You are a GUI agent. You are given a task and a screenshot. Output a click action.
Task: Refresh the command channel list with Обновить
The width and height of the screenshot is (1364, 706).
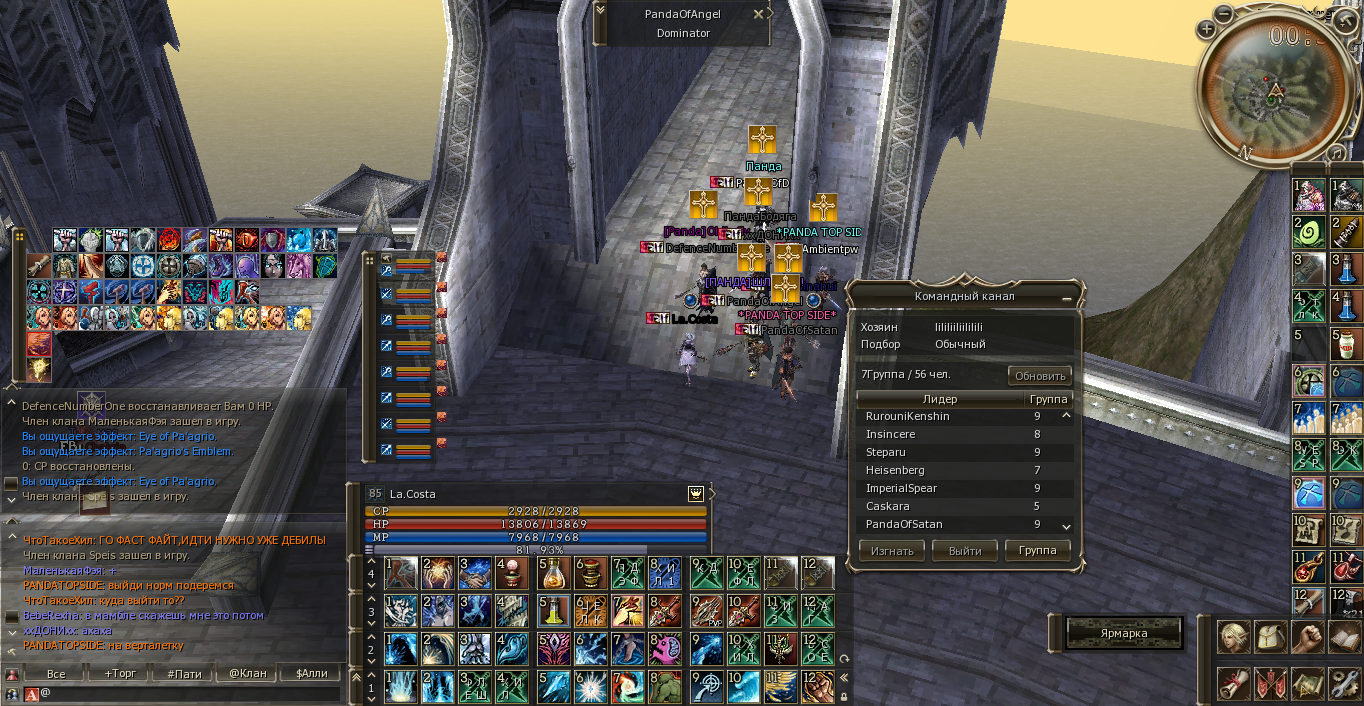pos(1039,376)
